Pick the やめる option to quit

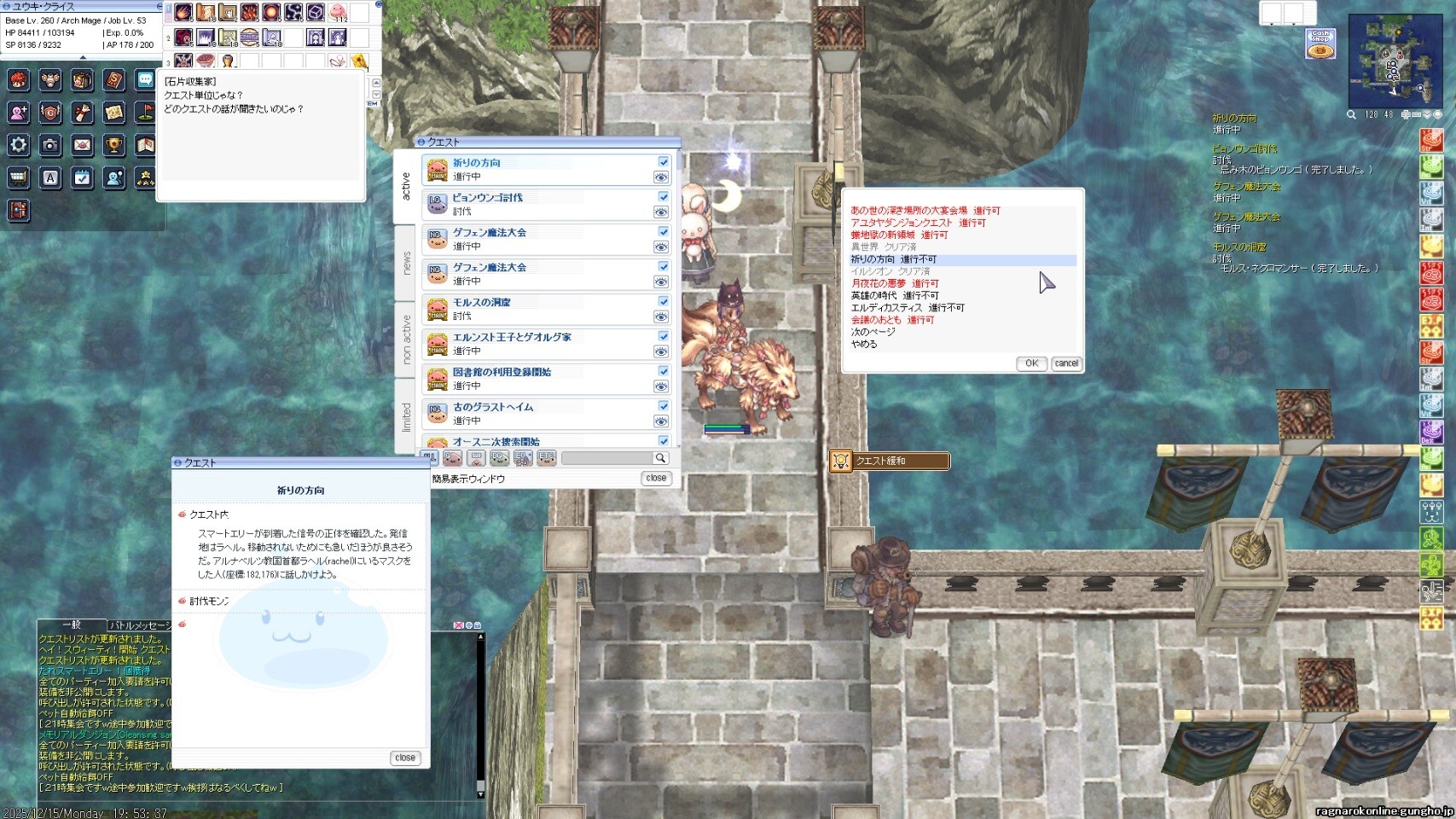(x=864, y=344)
